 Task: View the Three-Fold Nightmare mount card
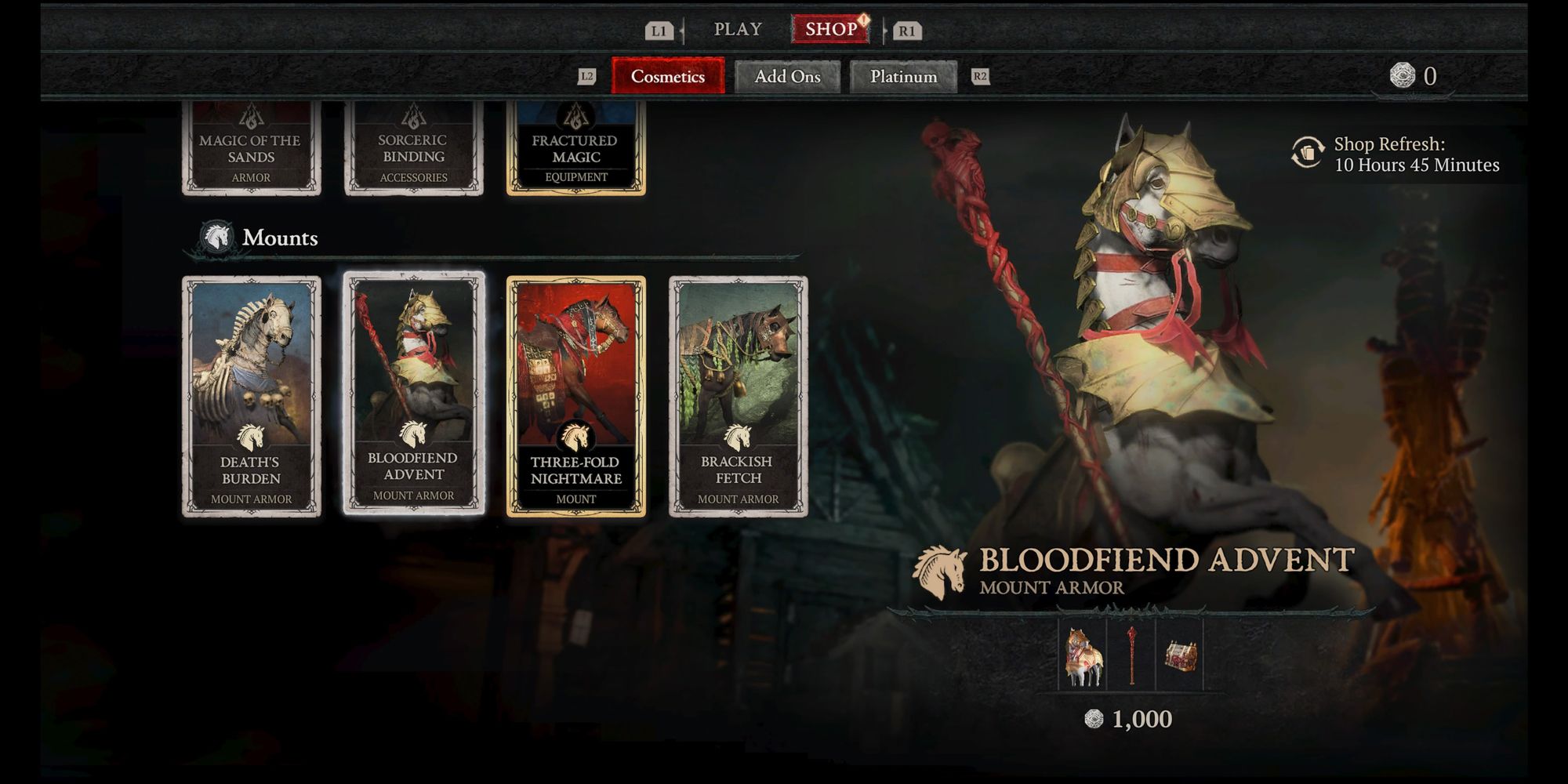point(575,396)
